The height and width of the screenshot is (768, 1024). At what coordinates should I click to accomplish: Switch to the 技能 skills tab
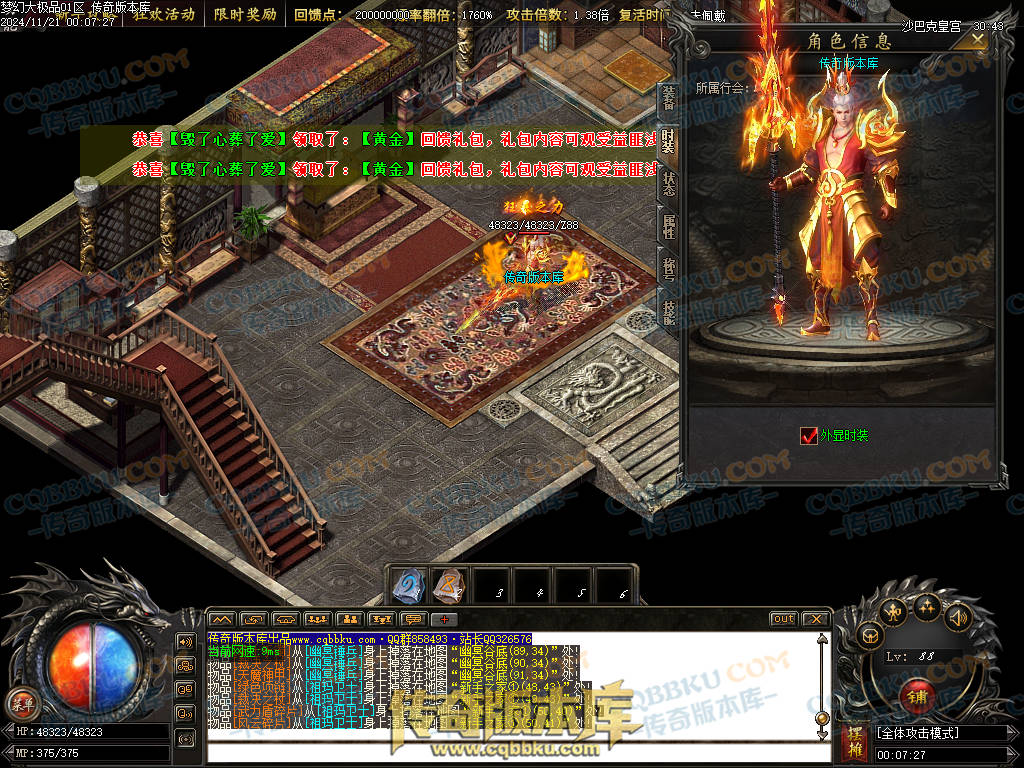(668, 312)
